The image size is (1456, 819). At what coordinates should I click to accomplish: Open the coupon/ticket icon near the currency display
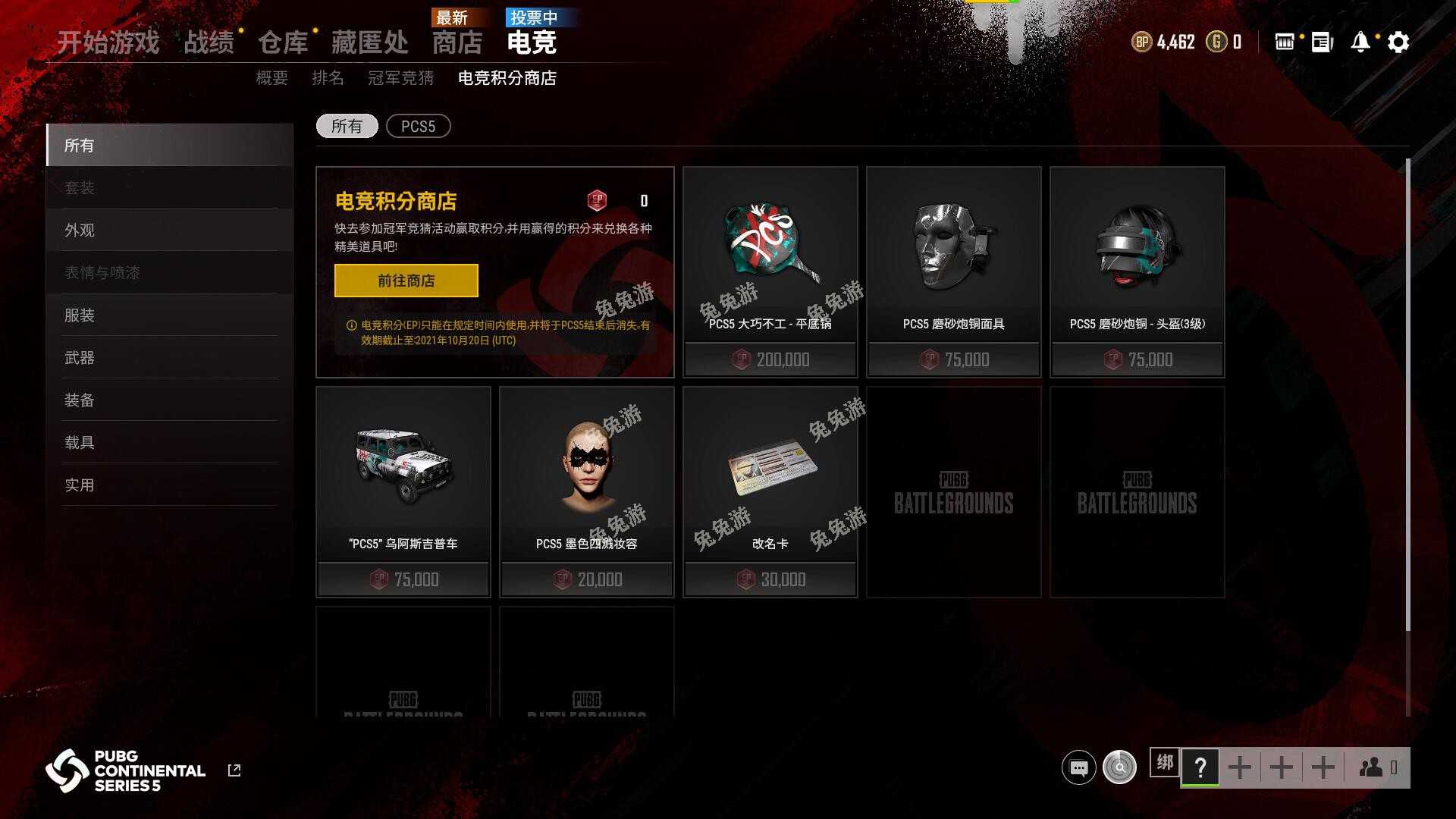tap(1285, 42)
